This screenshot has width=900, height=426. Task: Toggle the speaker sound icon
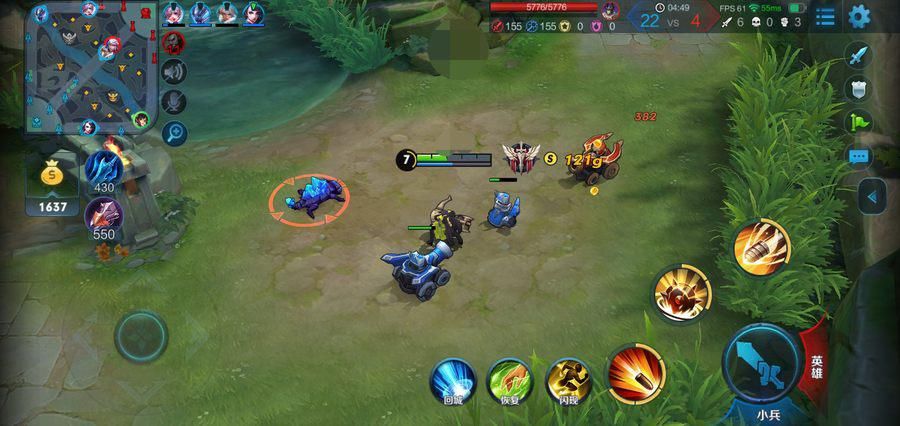175,71
